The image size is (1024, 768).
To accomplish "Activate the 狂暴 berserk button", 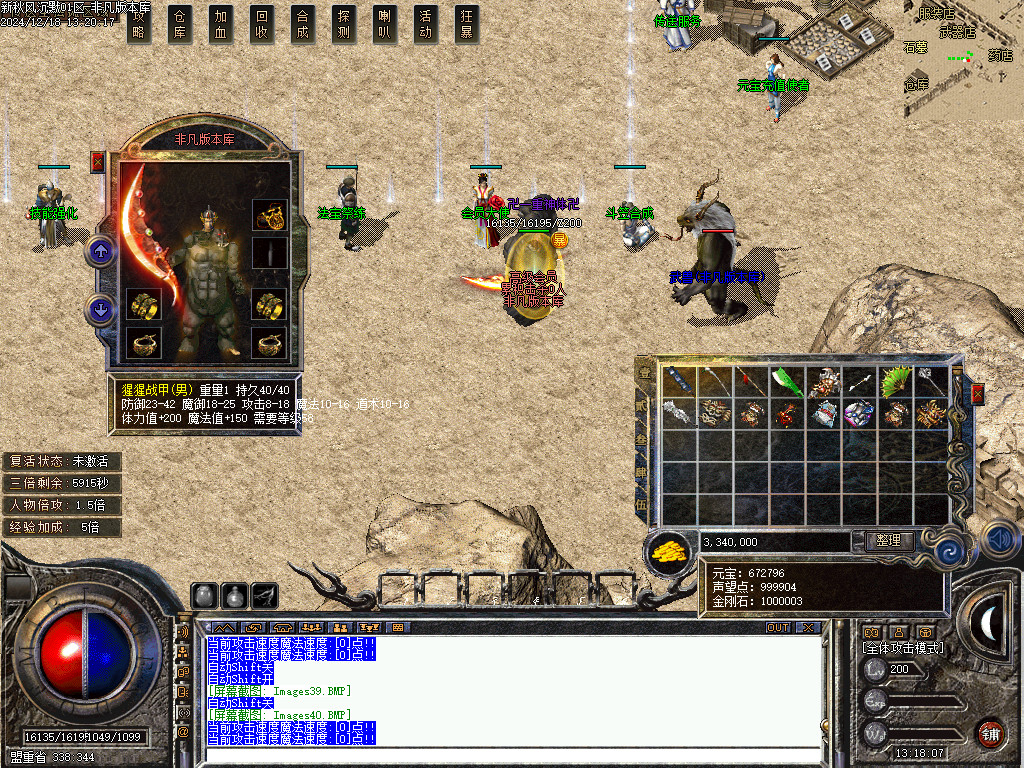I will point(467,24).
